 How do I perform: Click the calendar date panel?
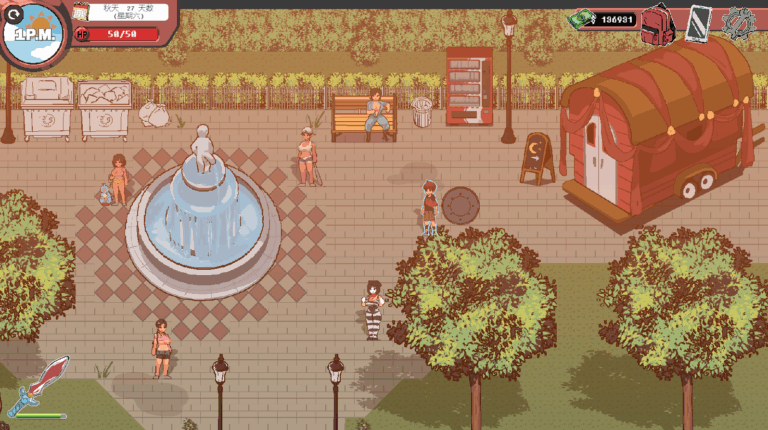pos(117,11)
